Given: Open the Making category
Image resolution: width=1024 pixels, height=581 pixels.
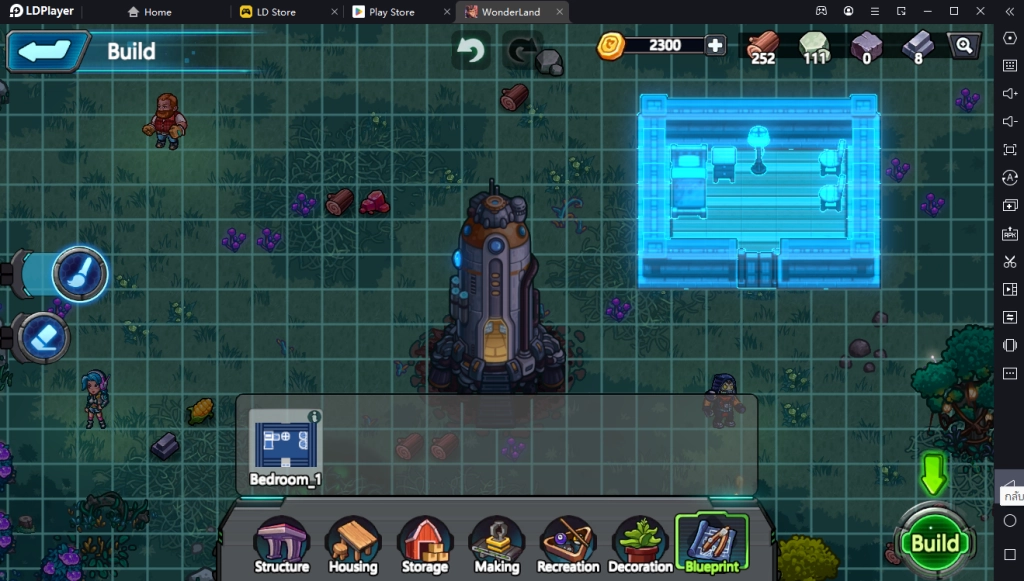Looking at the screenshot, I should (496, 546).
